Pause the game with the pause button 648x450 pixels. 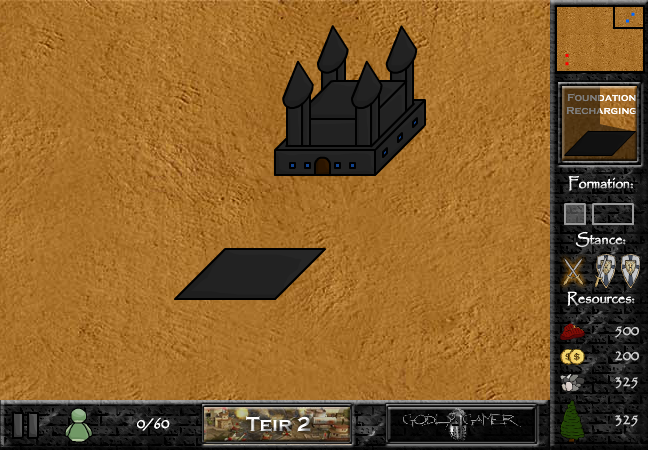26,424
